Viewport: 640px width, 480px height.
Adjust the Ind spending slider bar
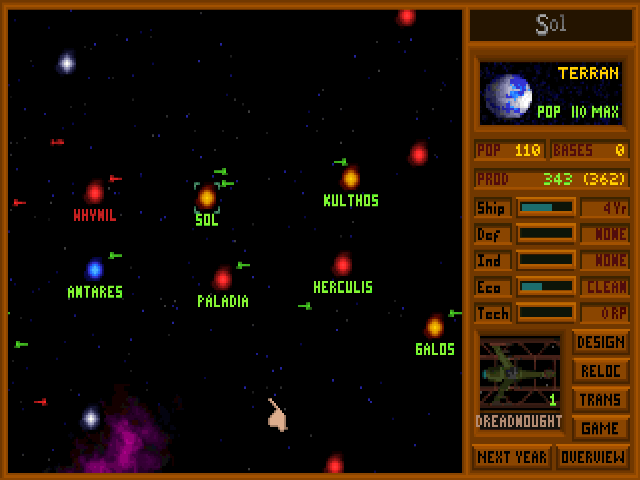[545, 260]
